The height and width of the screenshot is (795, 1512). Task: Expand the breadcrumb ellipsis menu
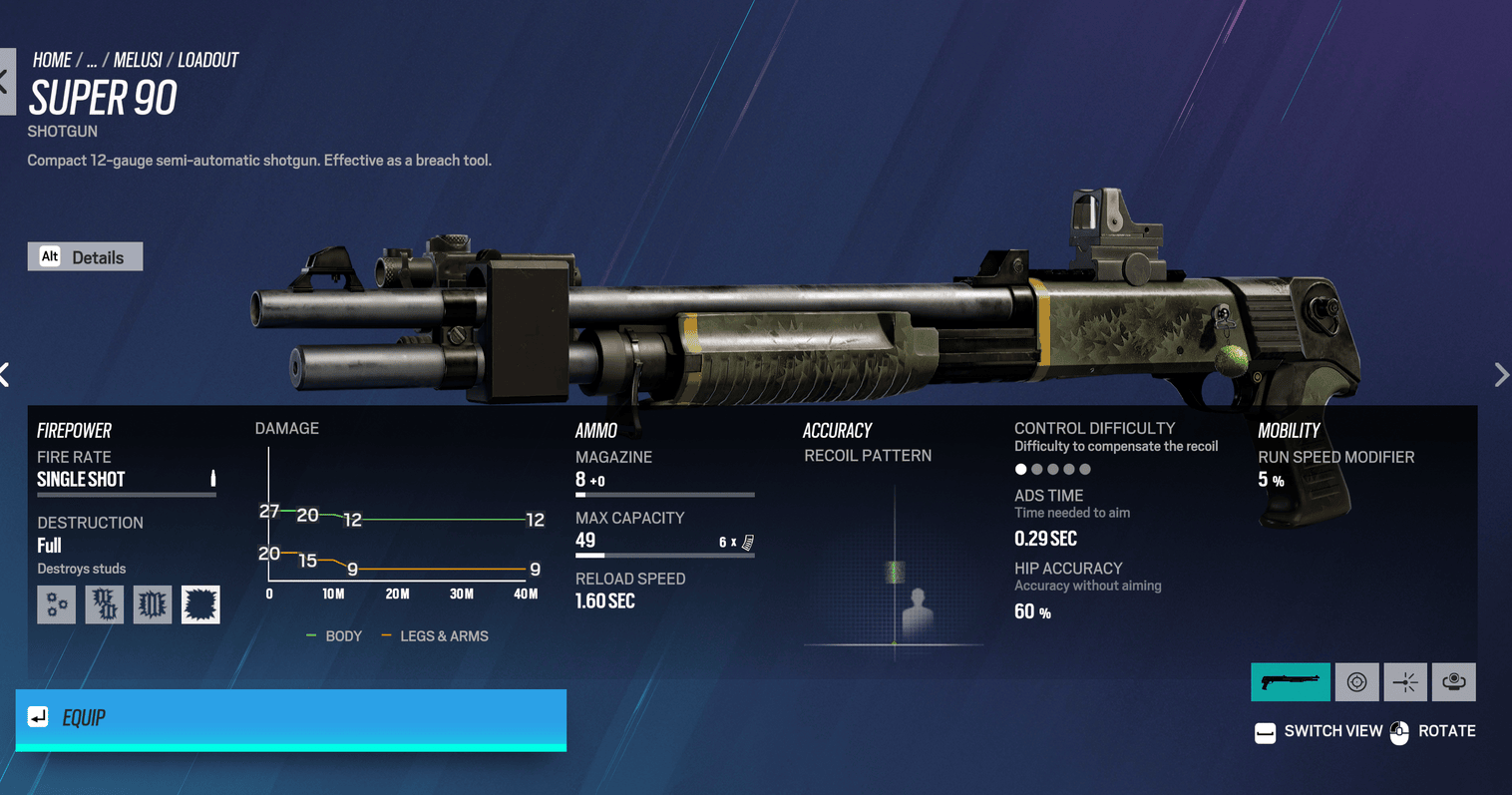coord(92,60)
